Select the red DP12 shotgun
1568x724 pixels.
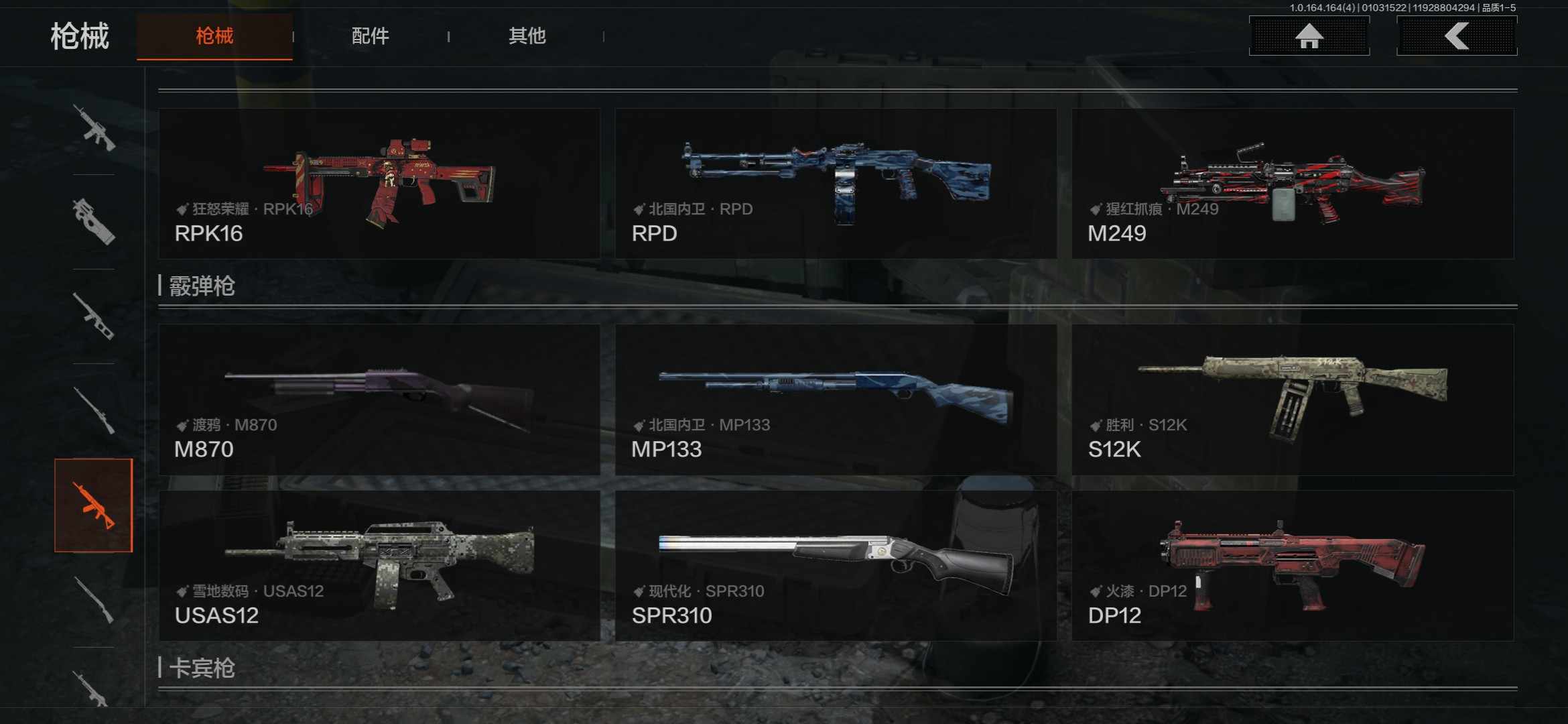click(x=1292, y=565)
